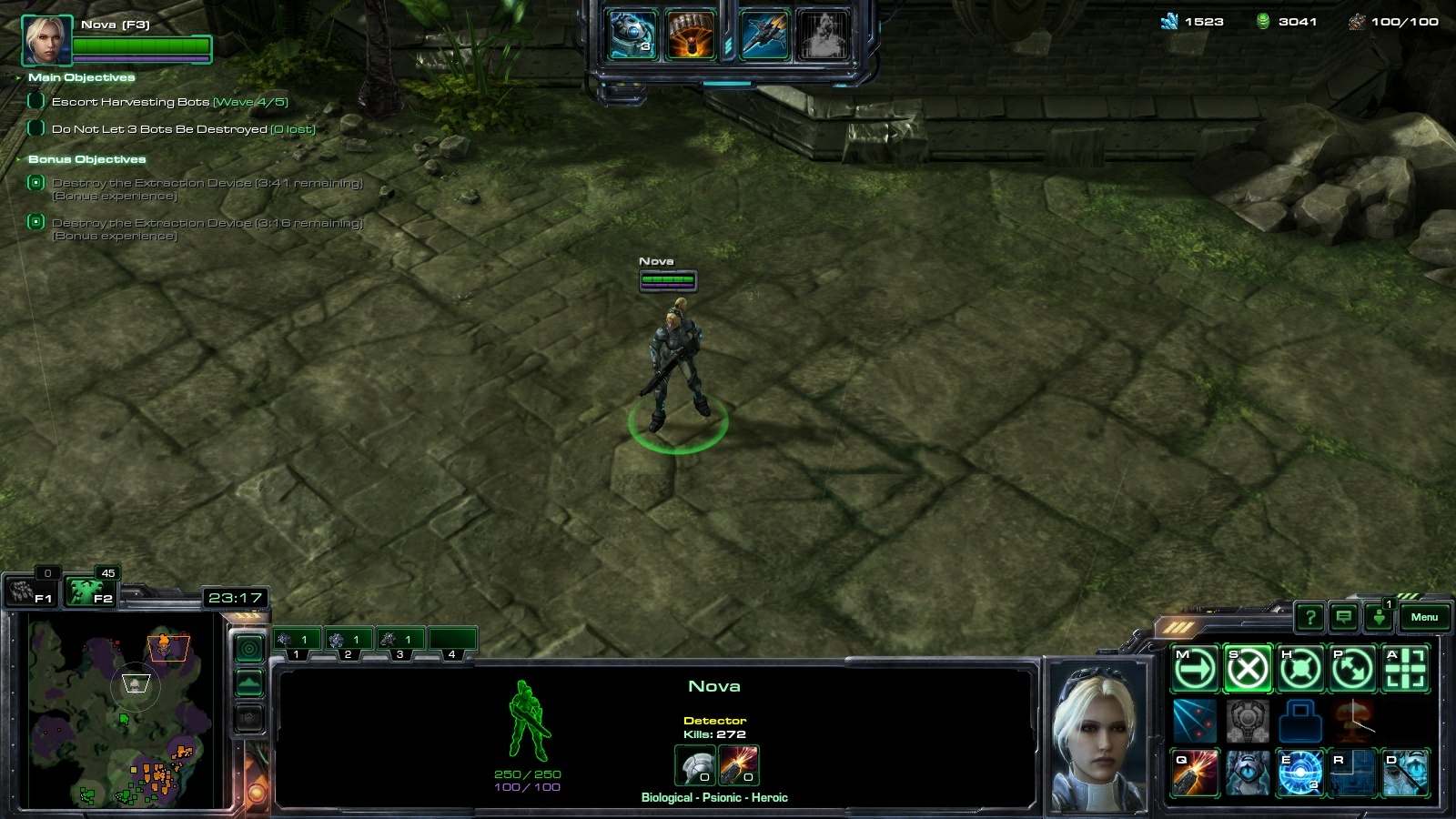Issue the Move command
Image resolution: width=1456 pixels, height=819 pixels.
(x=1195, y=670)
